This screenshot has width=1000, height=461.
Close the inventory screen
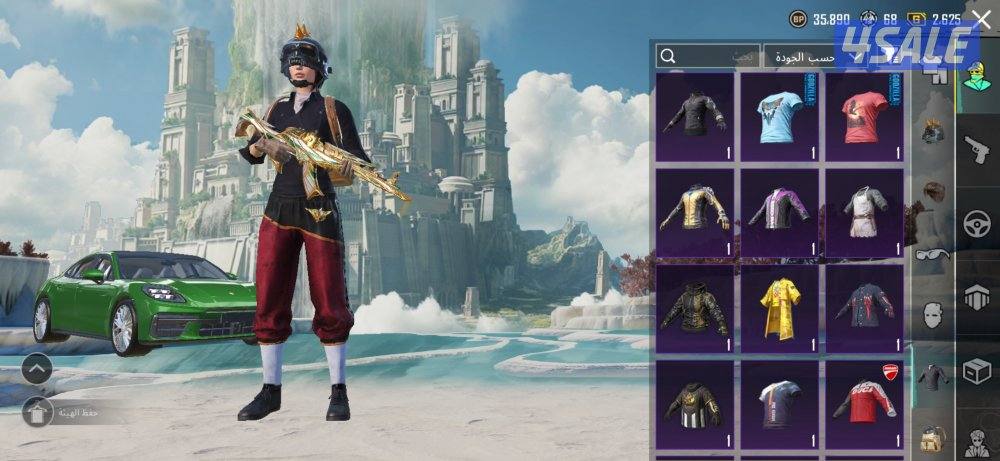pos(982,18)
